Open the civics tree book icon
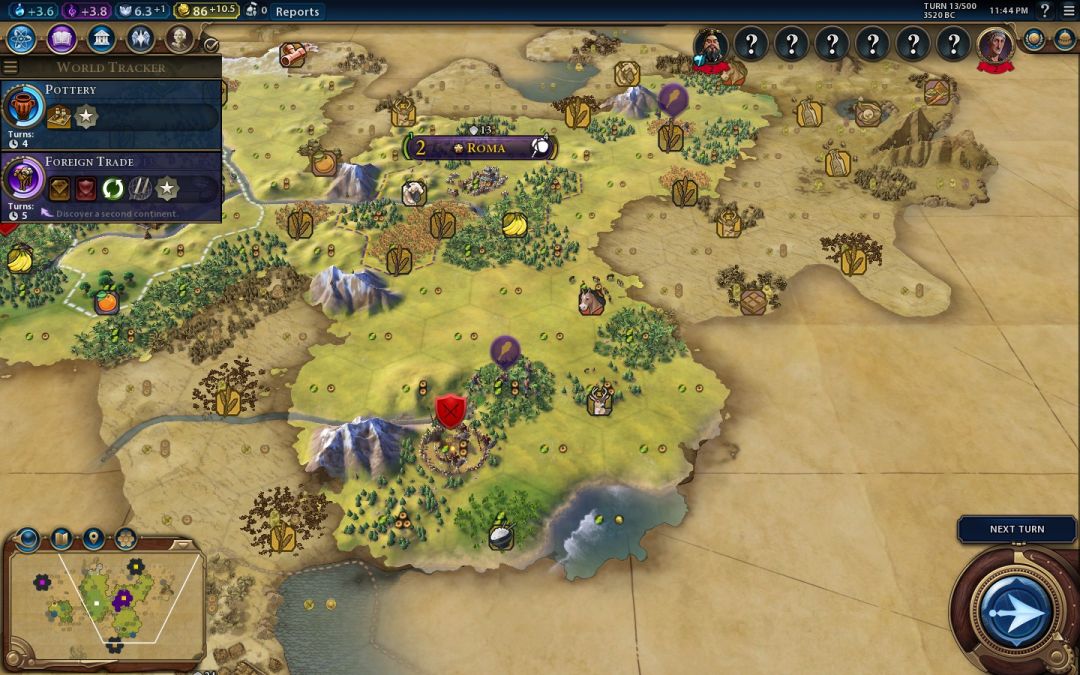Screen dimensions: 1080x675 pos(61,39)
